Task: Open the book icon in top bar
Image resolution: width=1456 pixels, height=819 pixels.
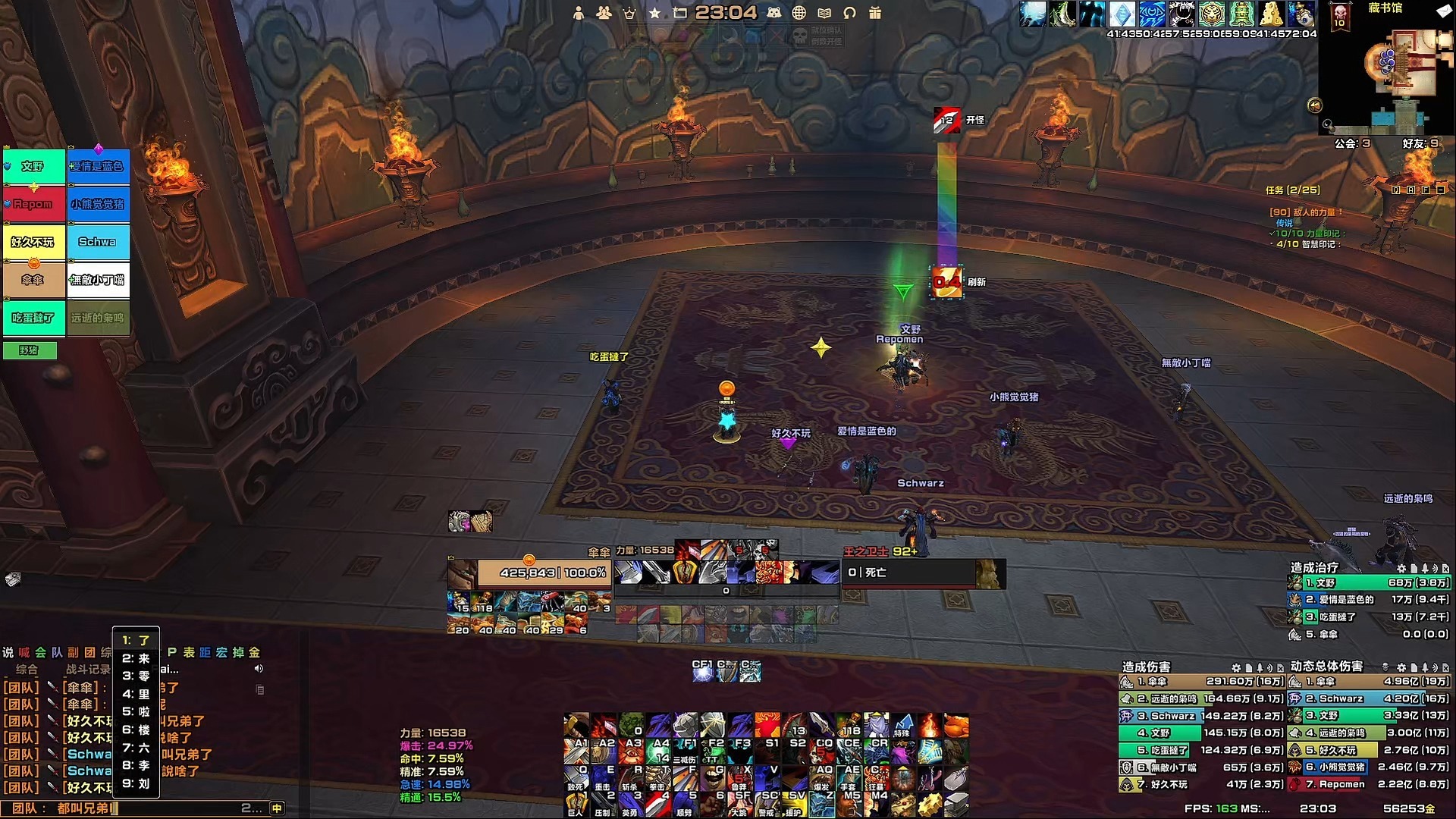Action: [x=824, y=13]
